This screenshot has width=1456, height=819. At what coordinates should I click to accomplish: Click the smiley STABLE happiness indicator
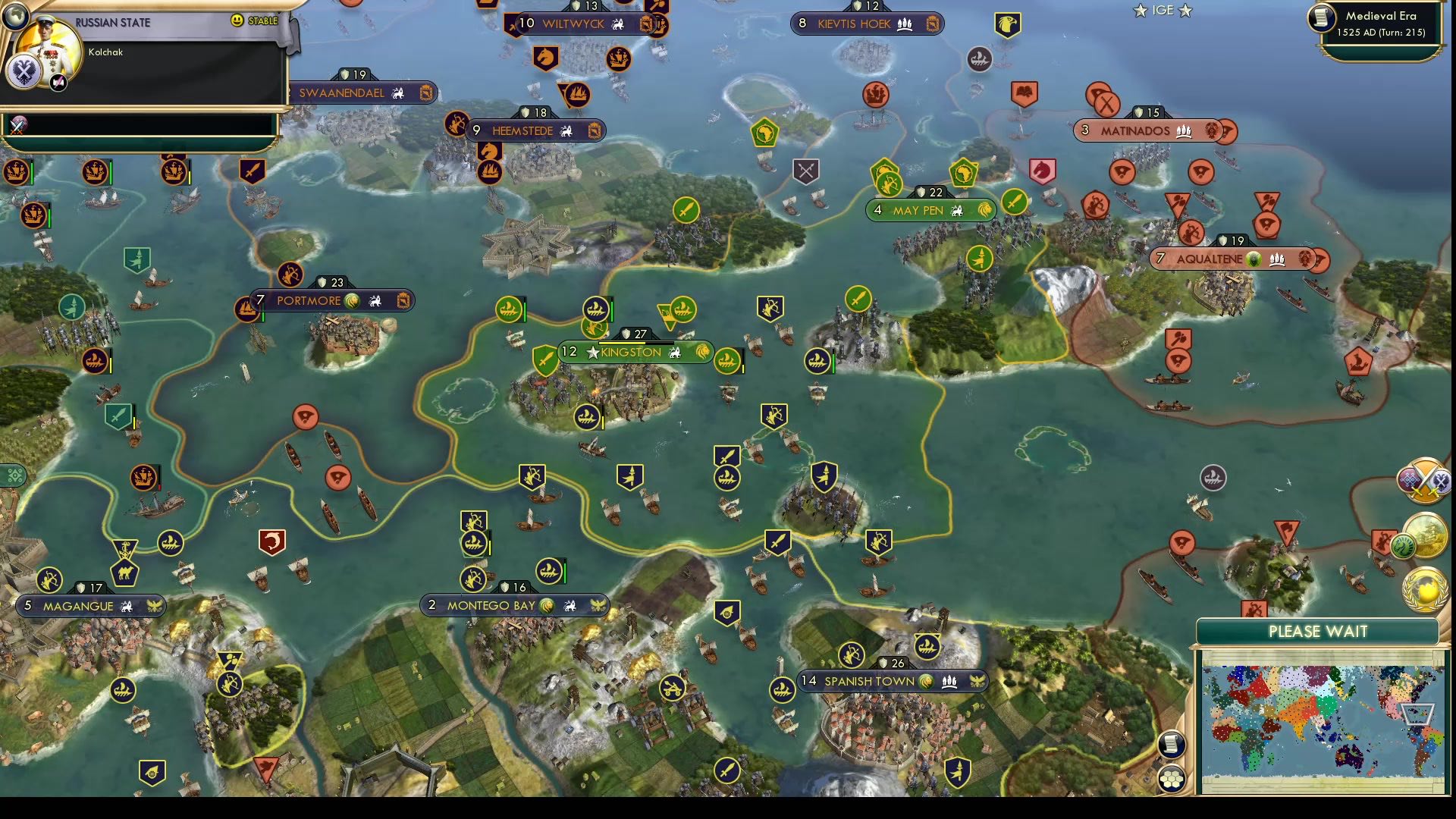[238, 22]
